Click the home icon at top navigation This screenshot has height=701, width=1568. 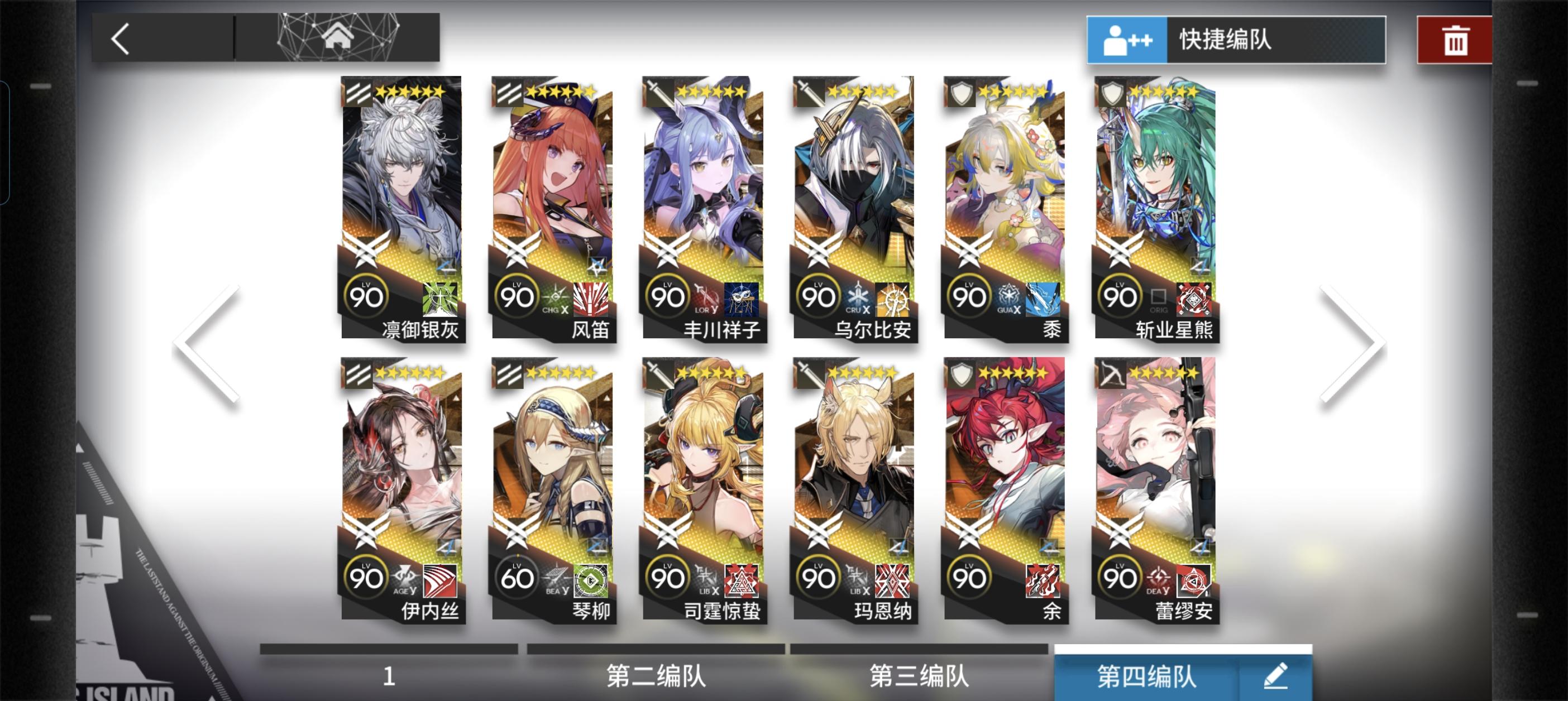coord(338,39)
